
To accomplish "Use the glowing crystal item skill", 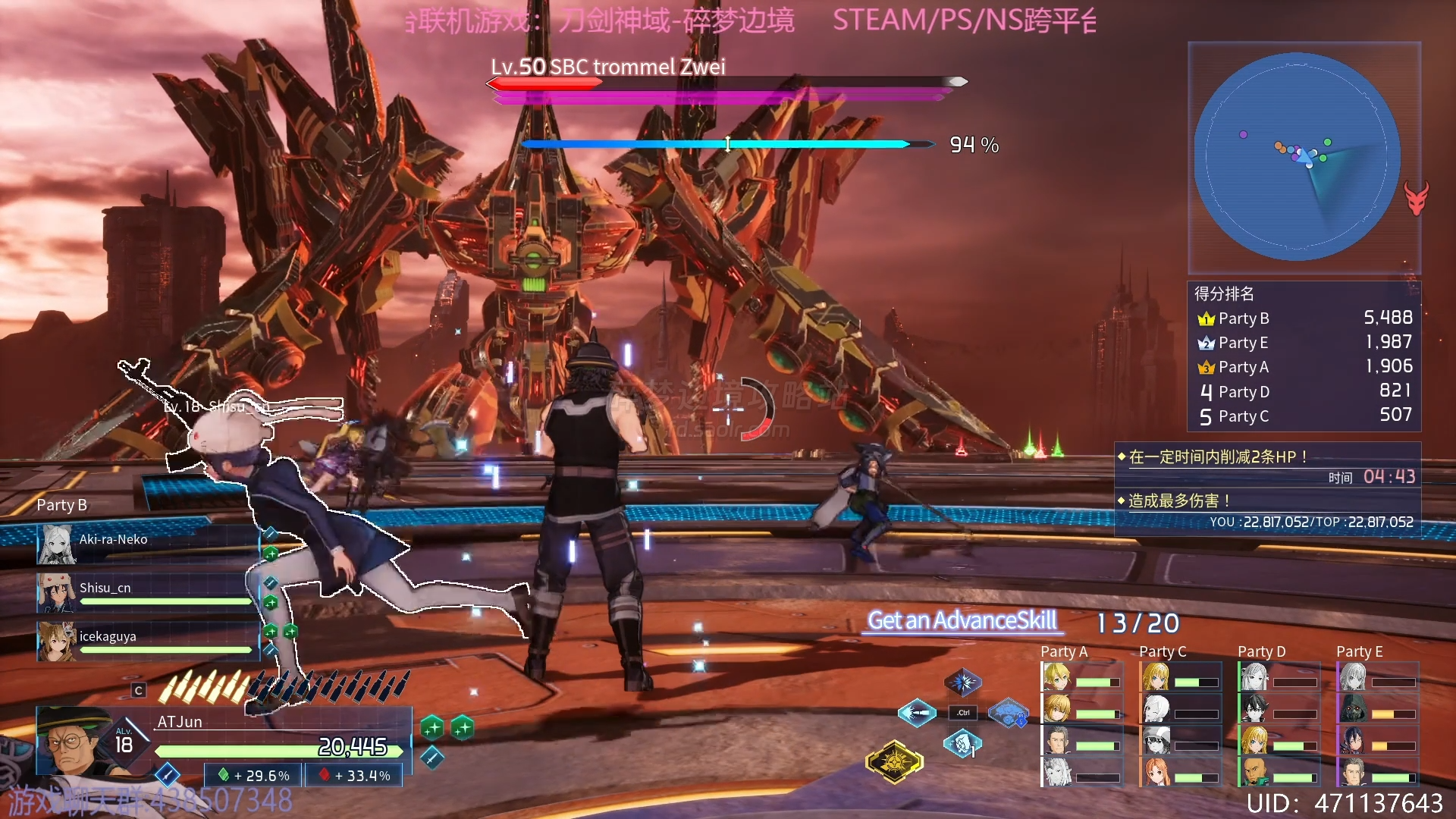I will (962, 744).
